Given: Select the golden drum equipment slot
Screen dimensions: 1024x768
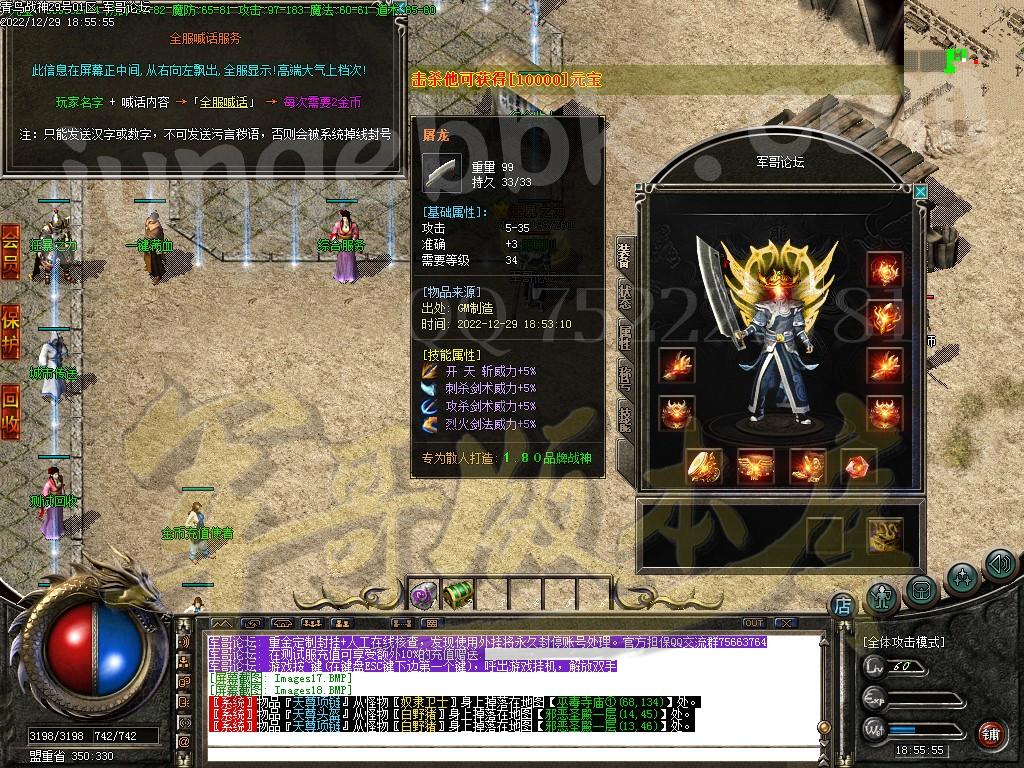Looking at the screenshot, I should point(704,465).
